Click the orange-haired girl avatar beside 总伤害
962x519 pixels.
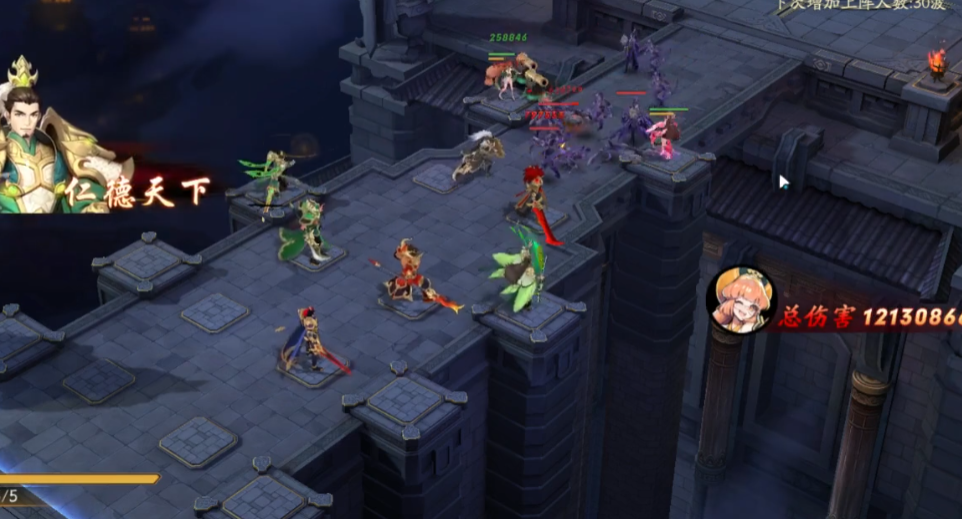pos(740,300)
